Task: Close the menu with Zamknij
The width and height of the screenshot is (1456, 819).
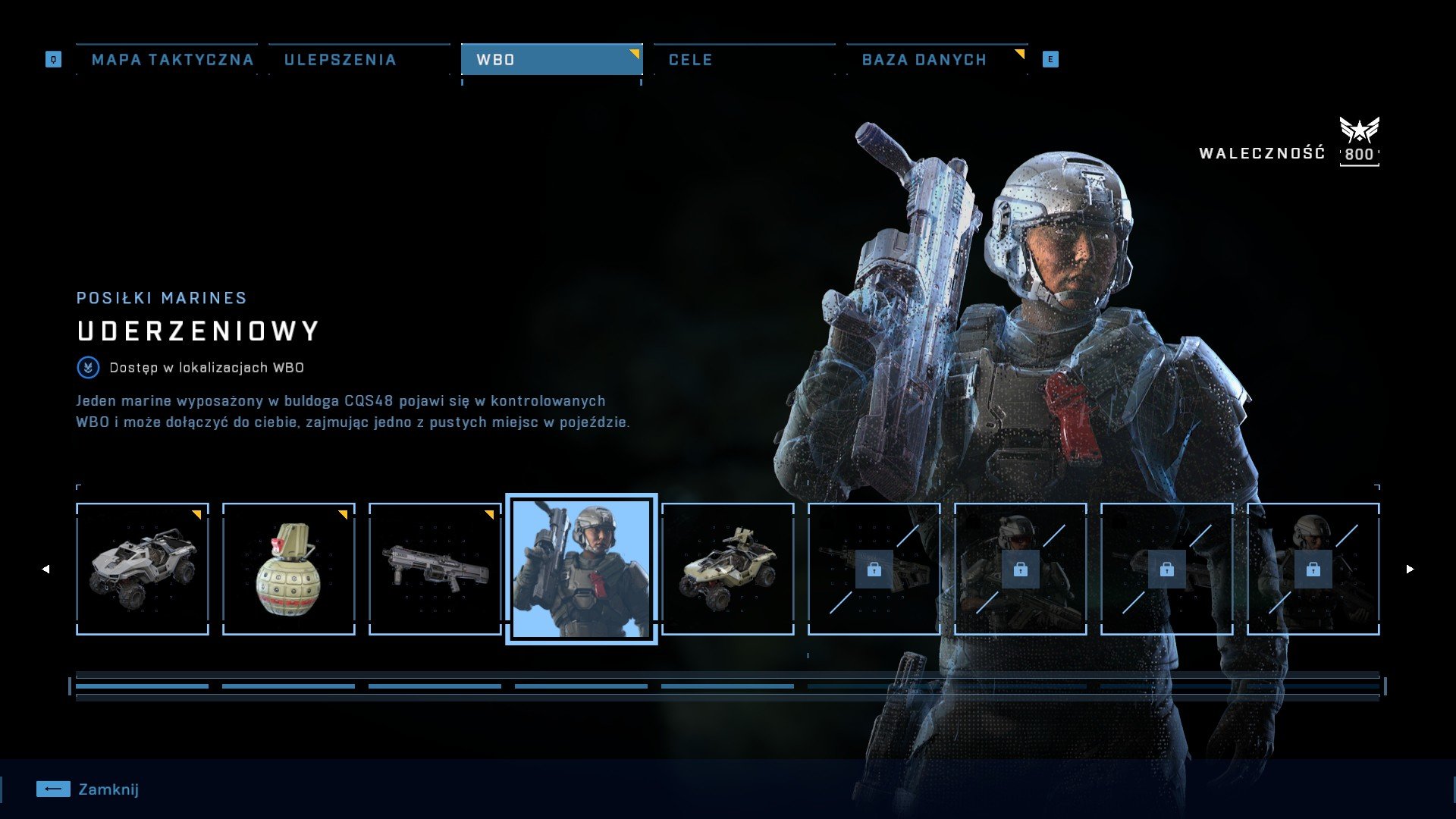Action: click(88, 789)
